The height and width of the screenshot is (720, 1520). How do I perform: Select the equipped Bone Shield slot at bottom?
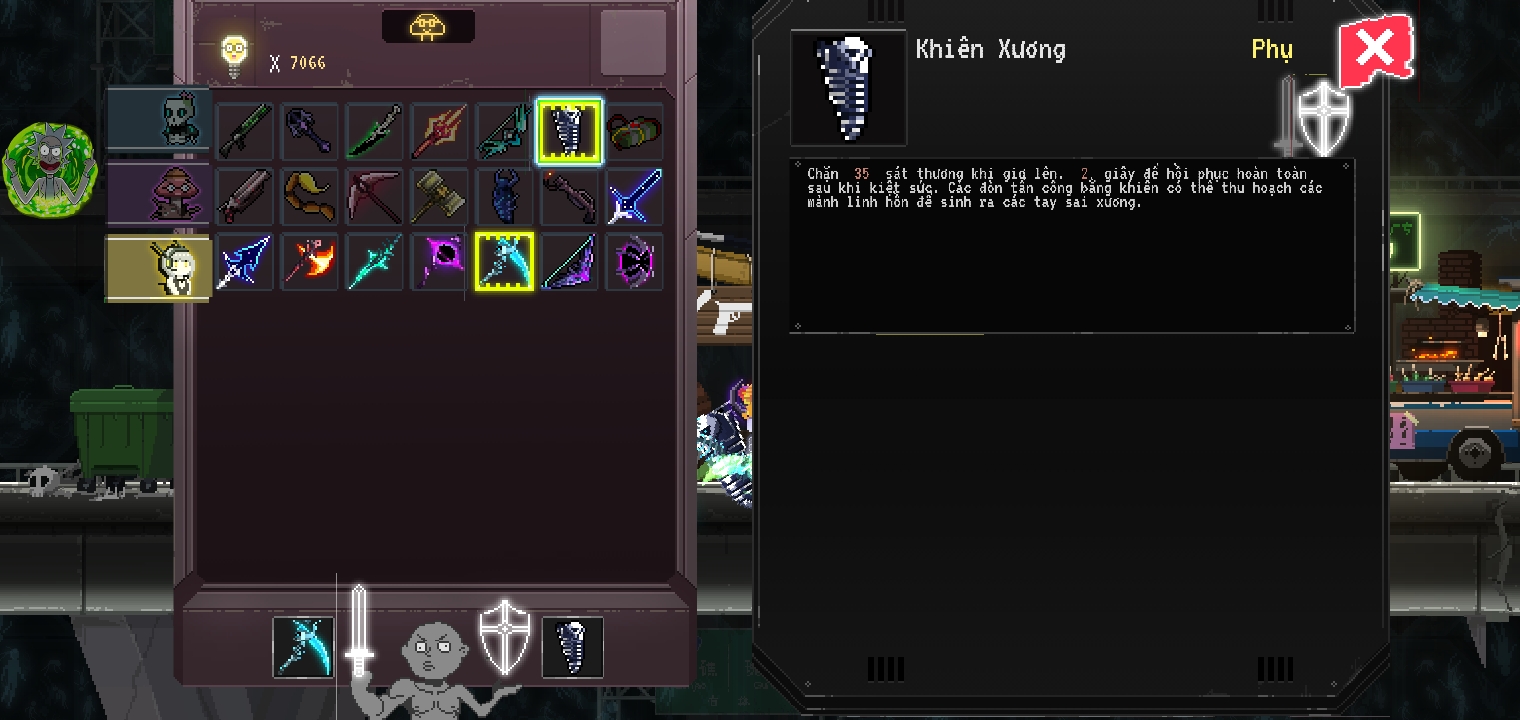(572, 647)
